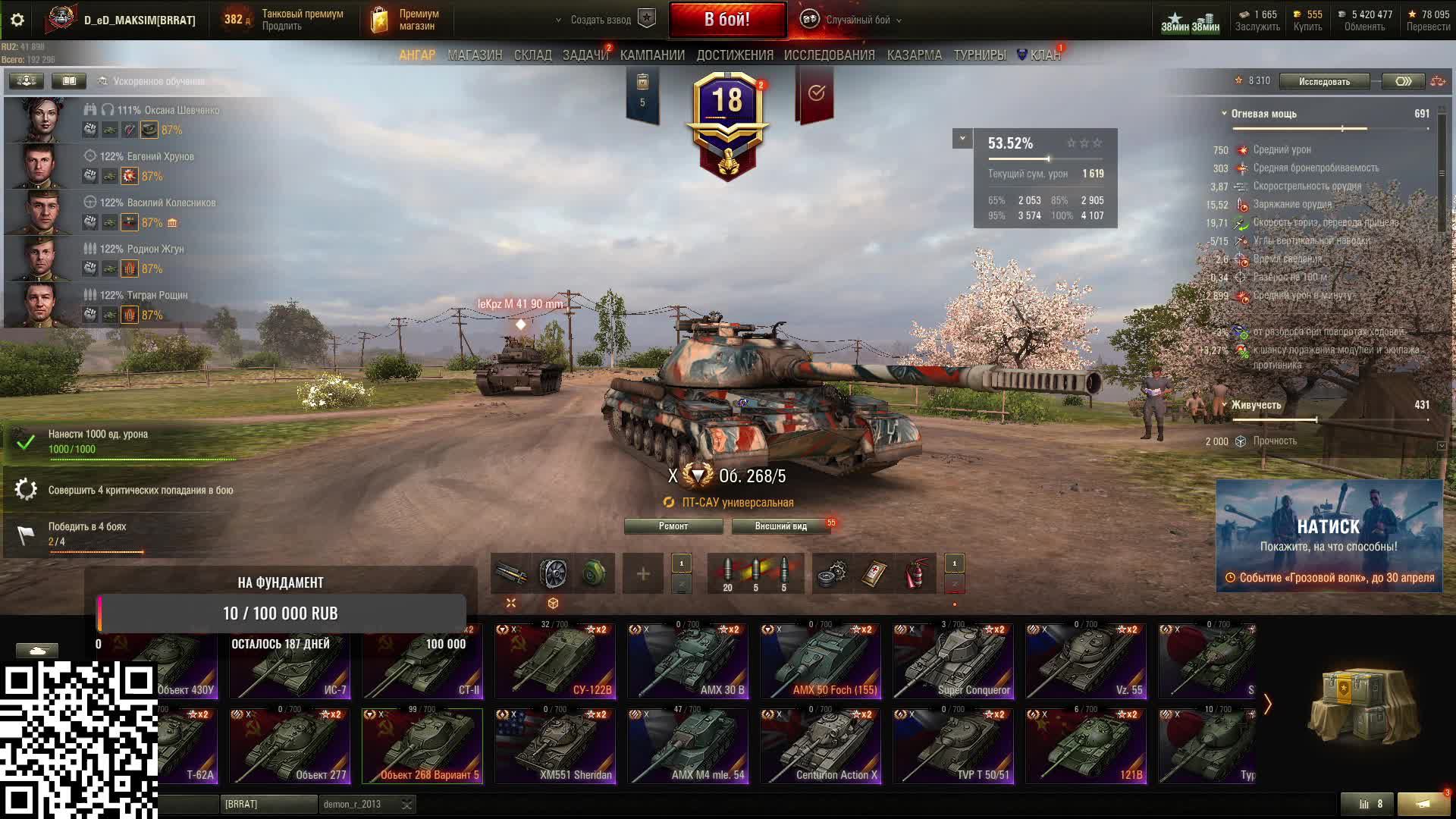The height and width of the screenshot is (819, 1456).
Task: Click the Ремонт button
Action: pos(673,526)
